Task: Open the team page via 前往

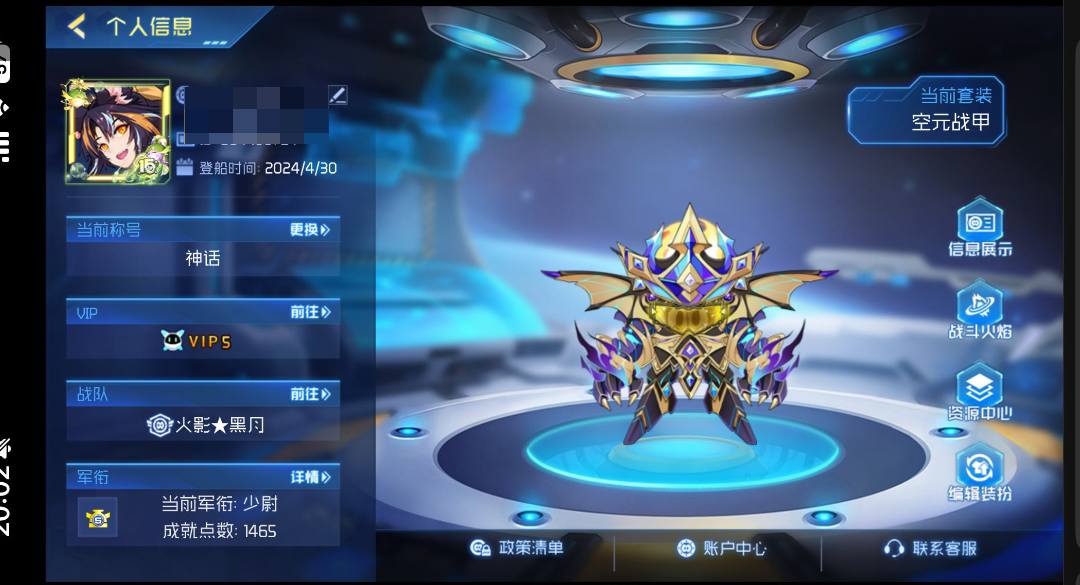Action: click(x=310, y=394)
